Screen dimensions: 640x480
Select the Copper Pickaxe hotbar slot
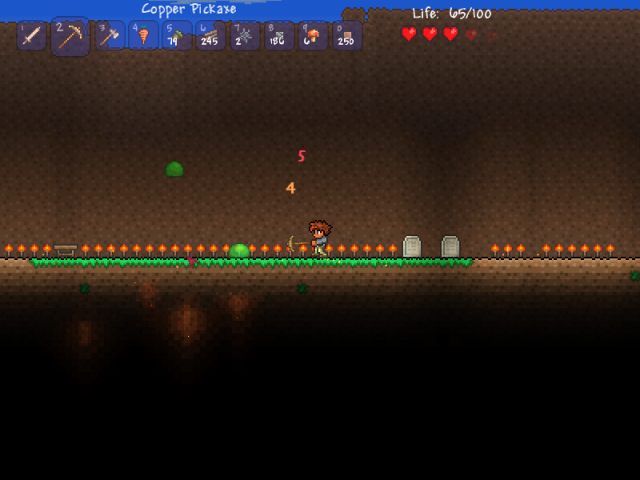pyautogui.click(x=70, y=37)
